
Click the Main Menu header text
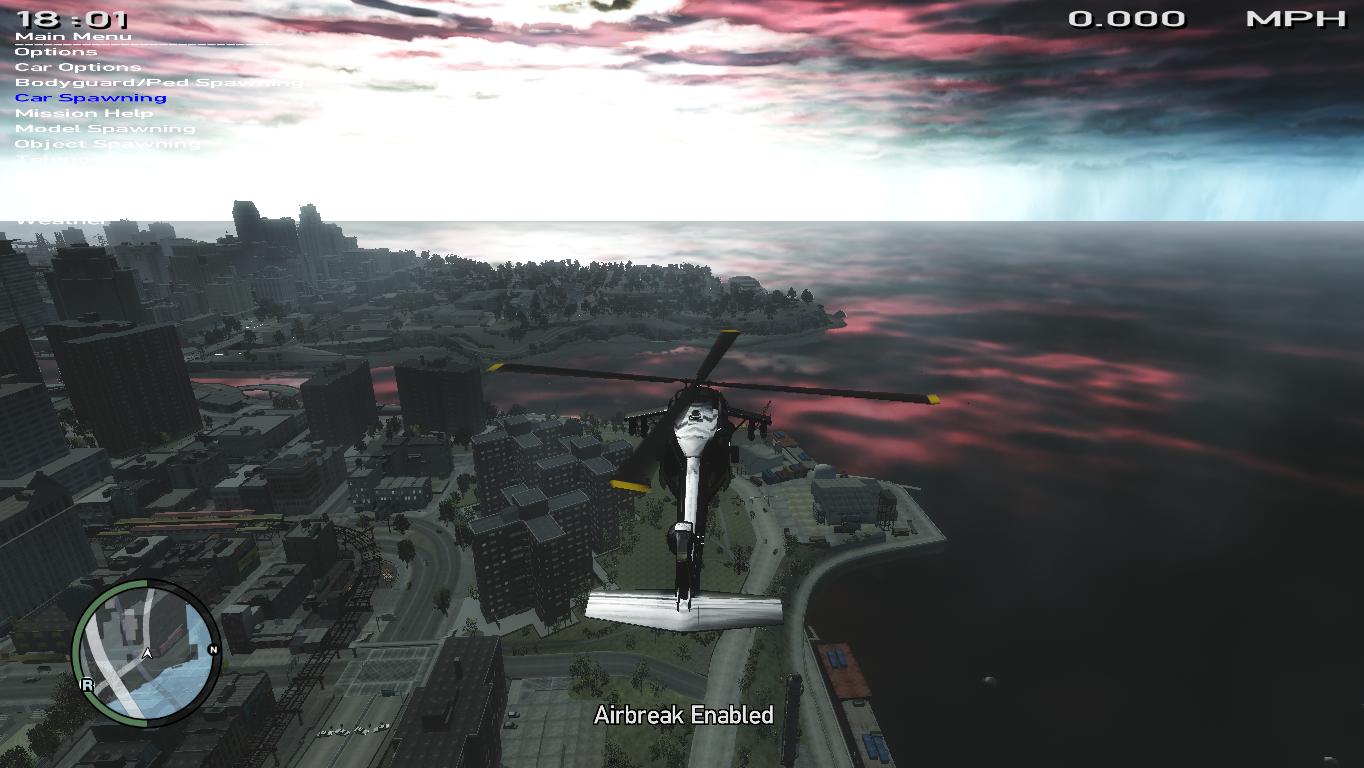click(72, 35)
